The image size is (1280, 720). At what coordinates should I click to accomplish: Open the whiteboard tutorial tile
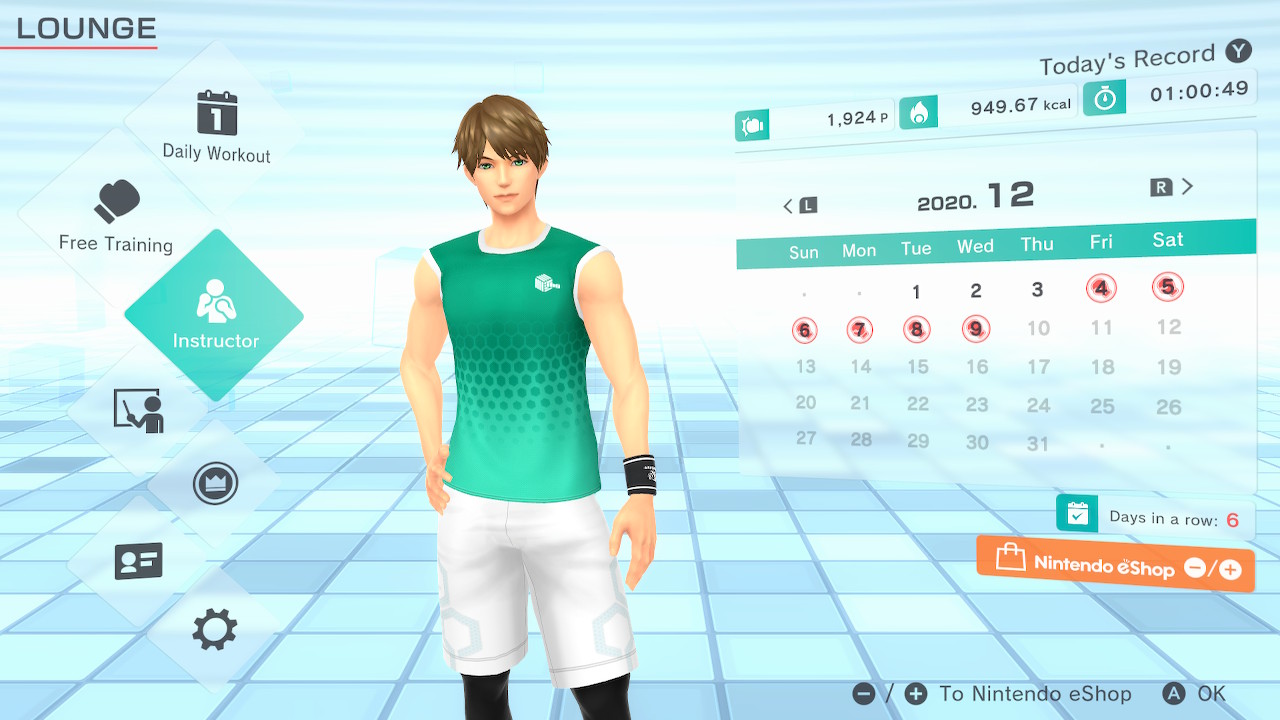(x=138, y=410)
